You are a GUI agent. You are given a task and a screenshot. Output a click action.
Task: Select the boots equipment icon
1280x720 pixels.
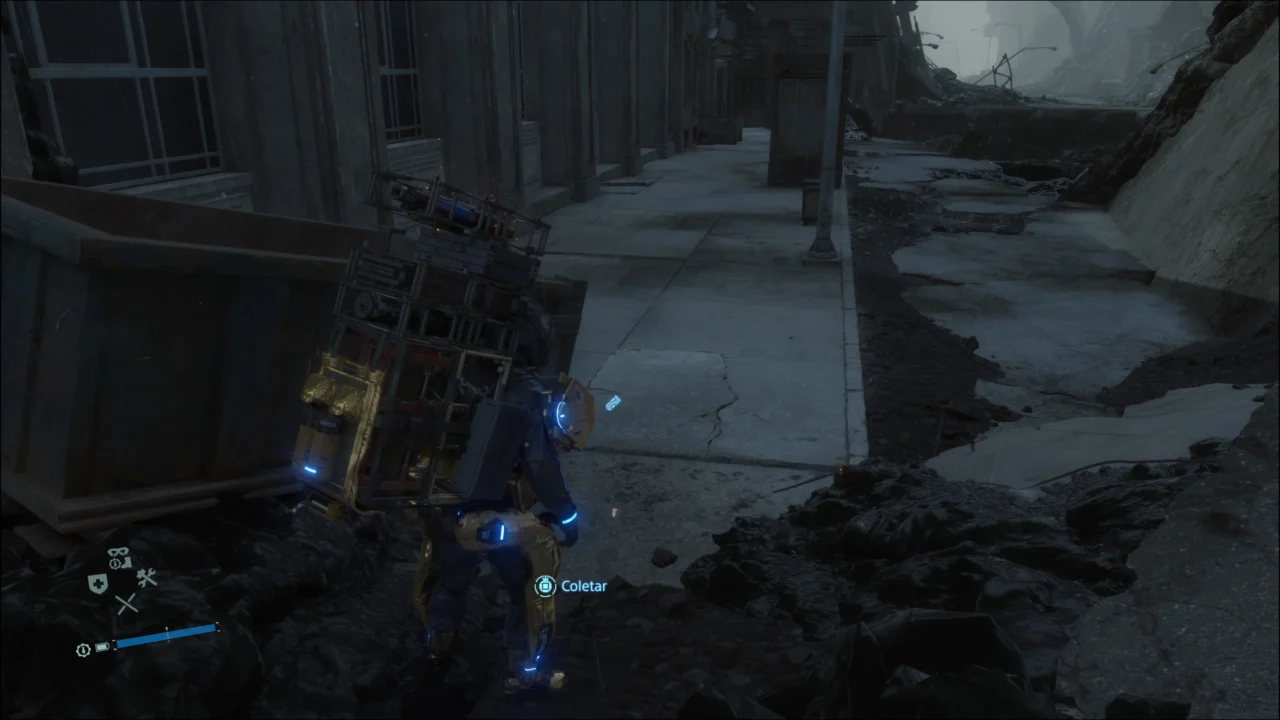click(x=127, y=561)
